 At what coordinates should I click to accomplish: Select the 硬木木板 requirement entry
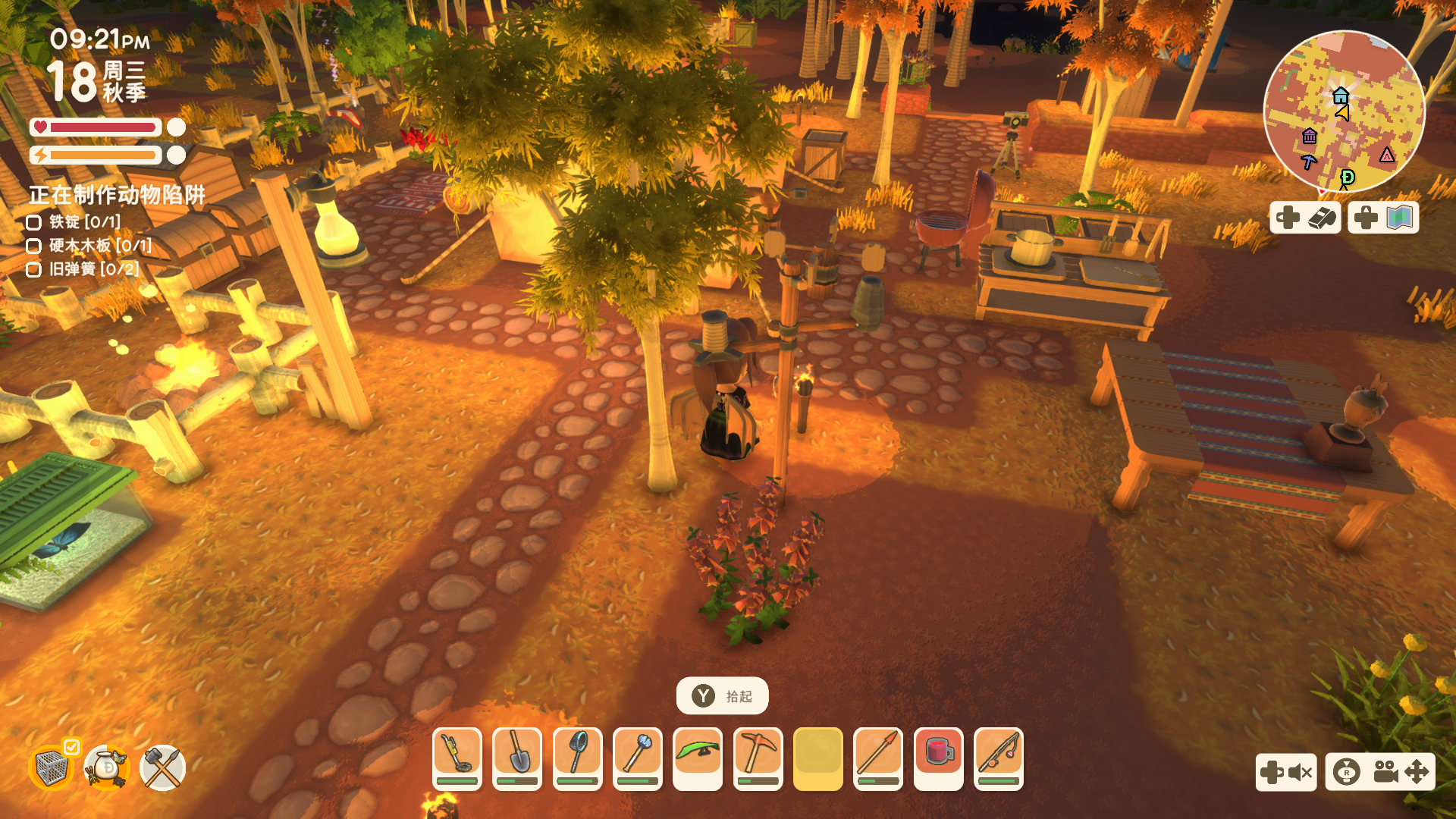(x=99, y=246)
